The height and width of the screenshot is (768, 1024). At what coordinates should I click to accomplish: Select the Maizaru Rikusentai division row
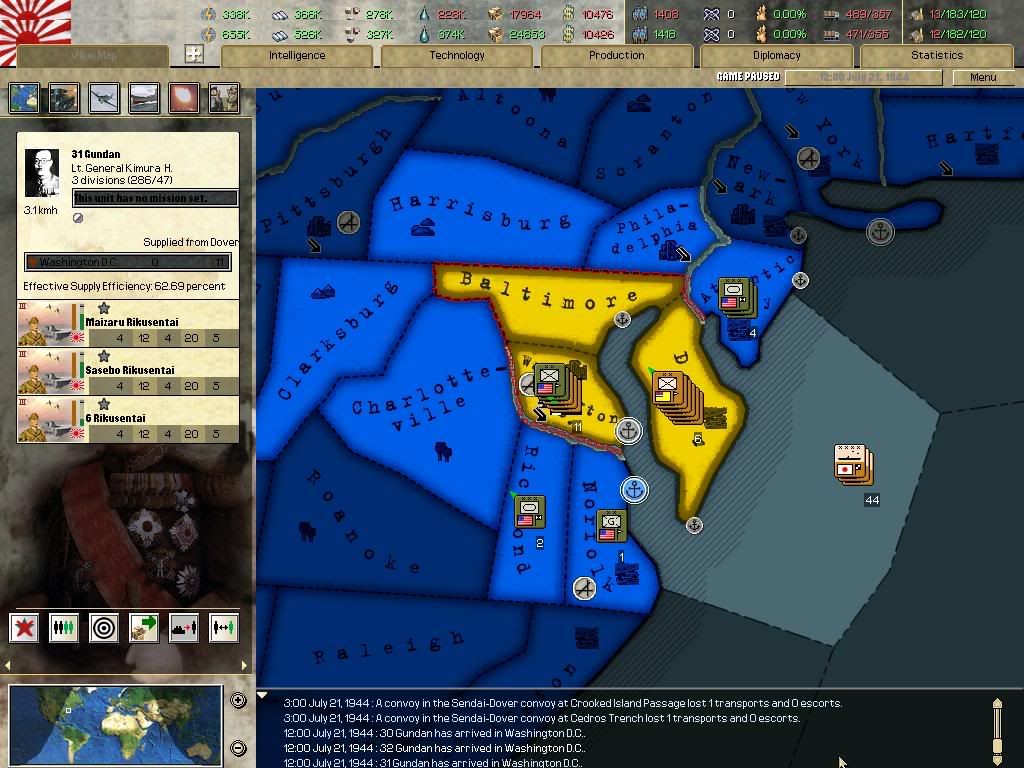[x=128, y=324]
